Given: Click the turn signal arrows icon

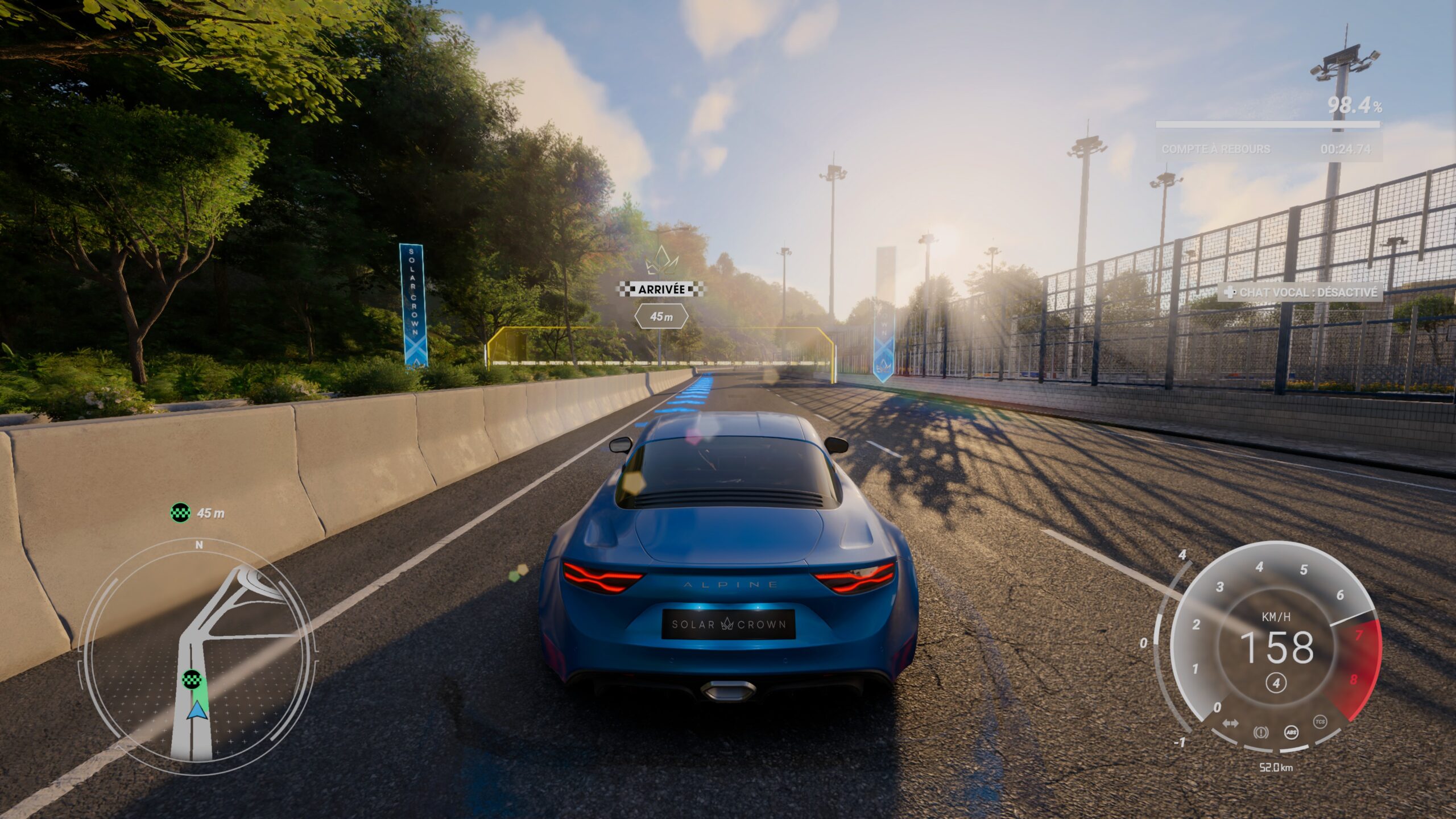Looking at the screenshot, I should point(1230,723).
